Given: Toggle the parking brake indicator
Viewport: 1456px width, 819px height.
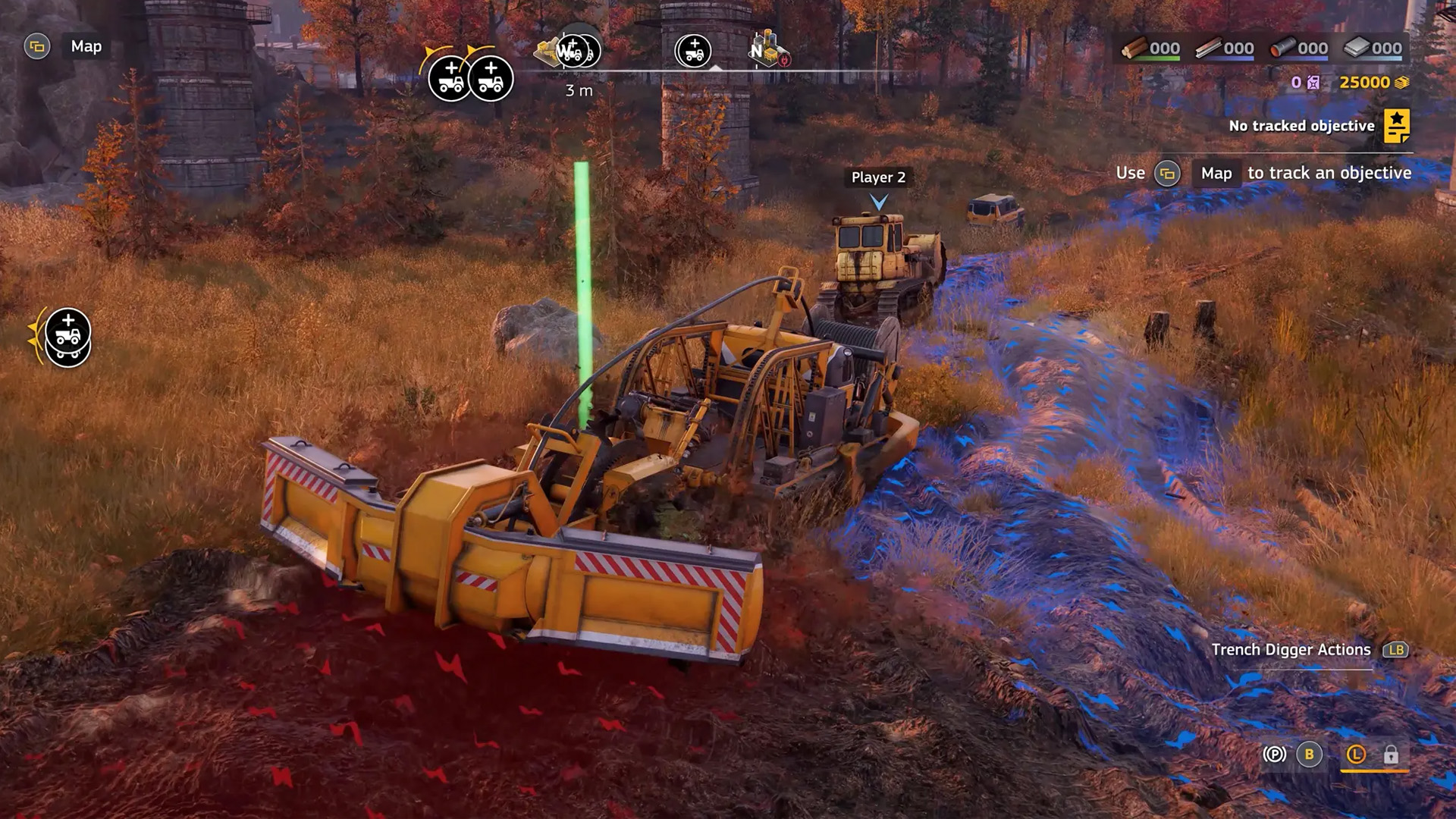Looking at the screenshot, I should click(x=1275, y=755).
